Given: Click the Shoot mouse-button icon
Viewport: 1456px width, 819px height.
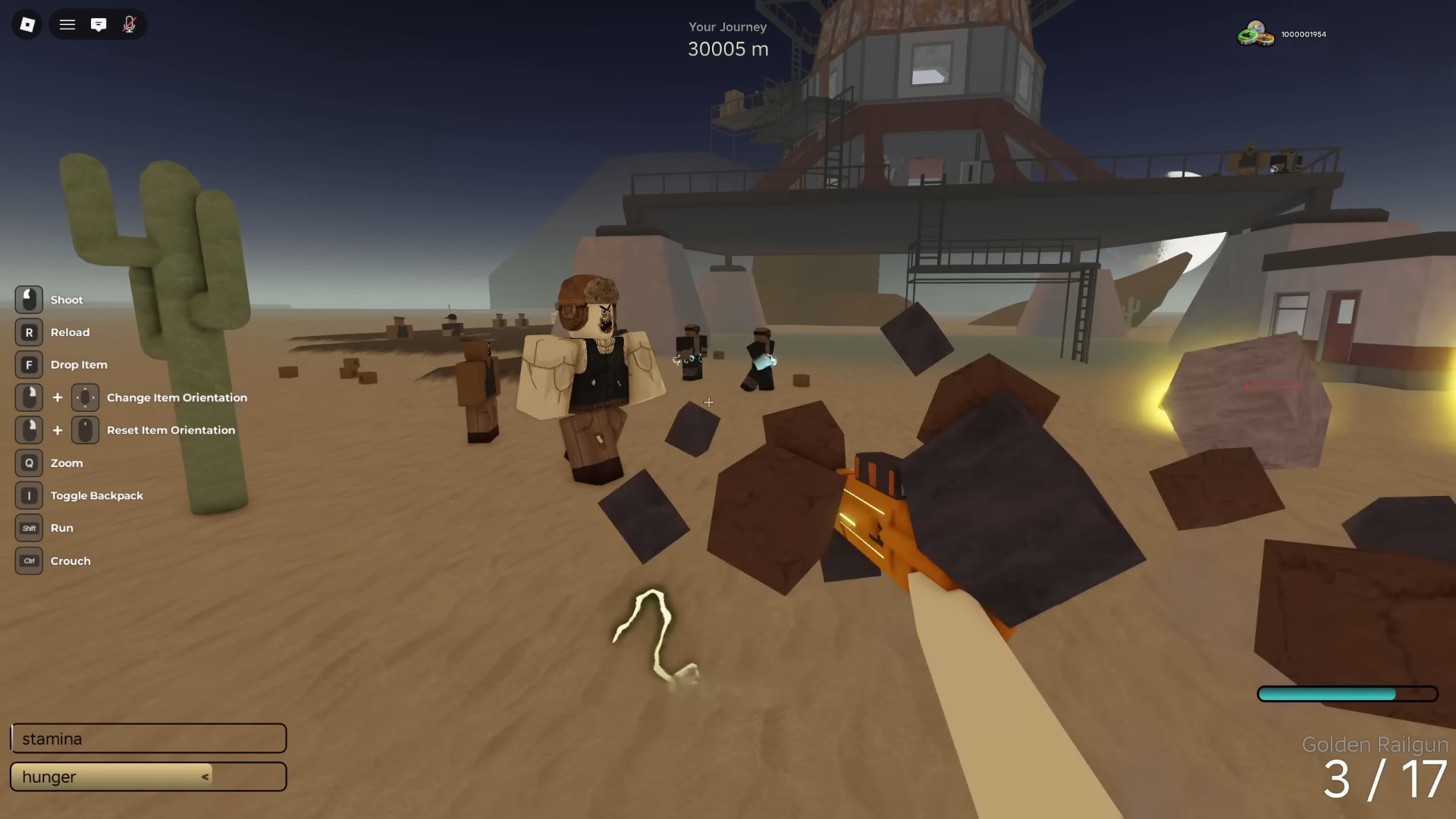Looking at the screenshot, I should (x=29, y=299).
